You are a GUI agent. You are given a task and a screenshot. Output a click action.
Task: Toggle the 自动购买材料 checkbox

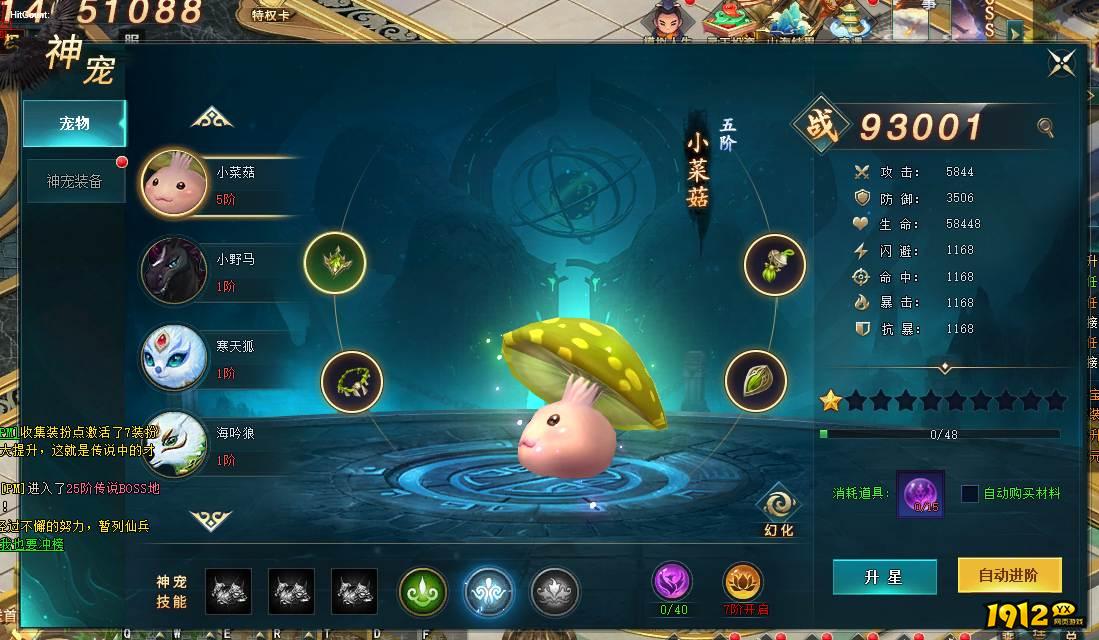[x=970, y=493]
